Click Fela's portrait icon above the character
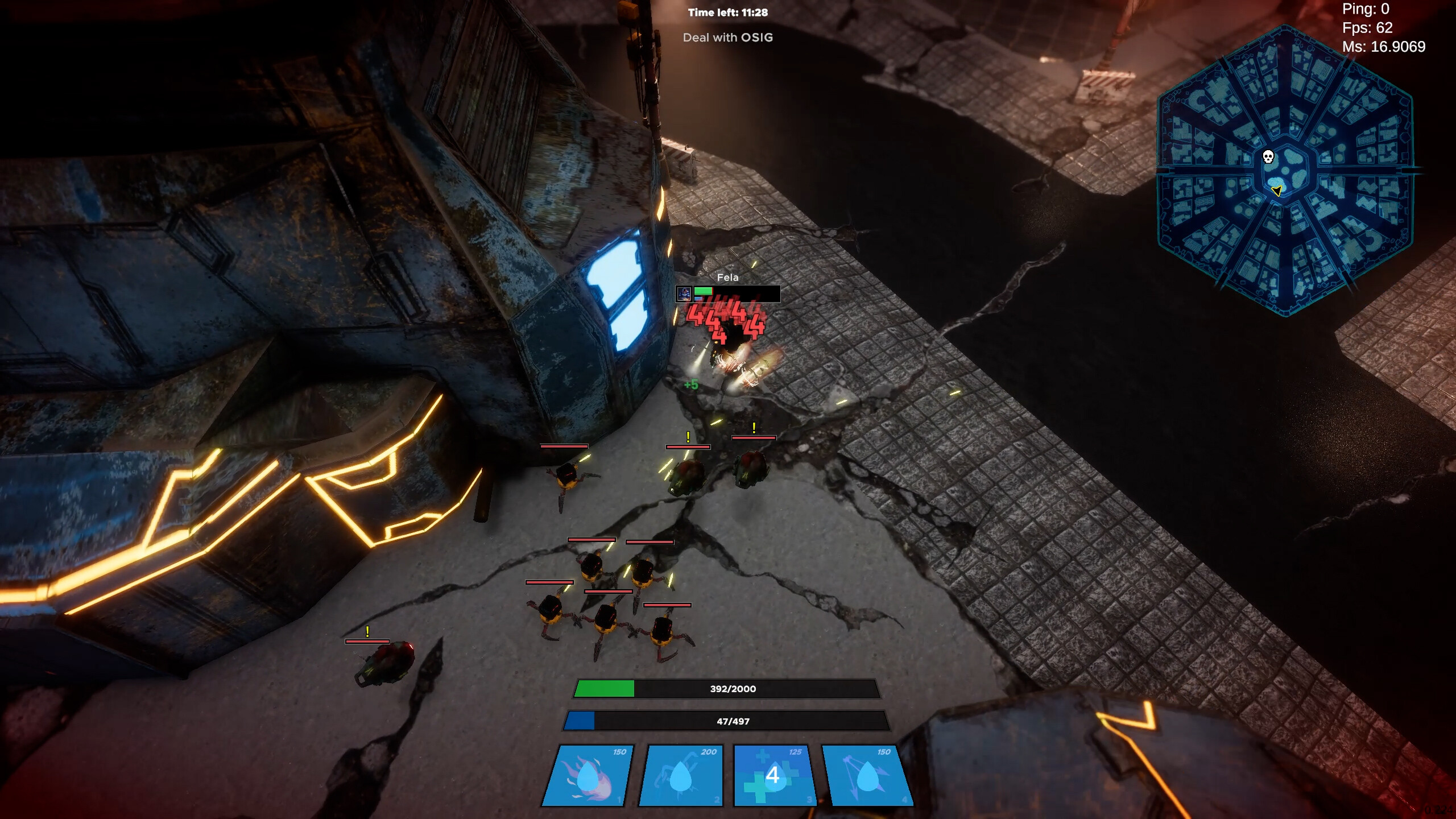 click(x=684, y=295)
